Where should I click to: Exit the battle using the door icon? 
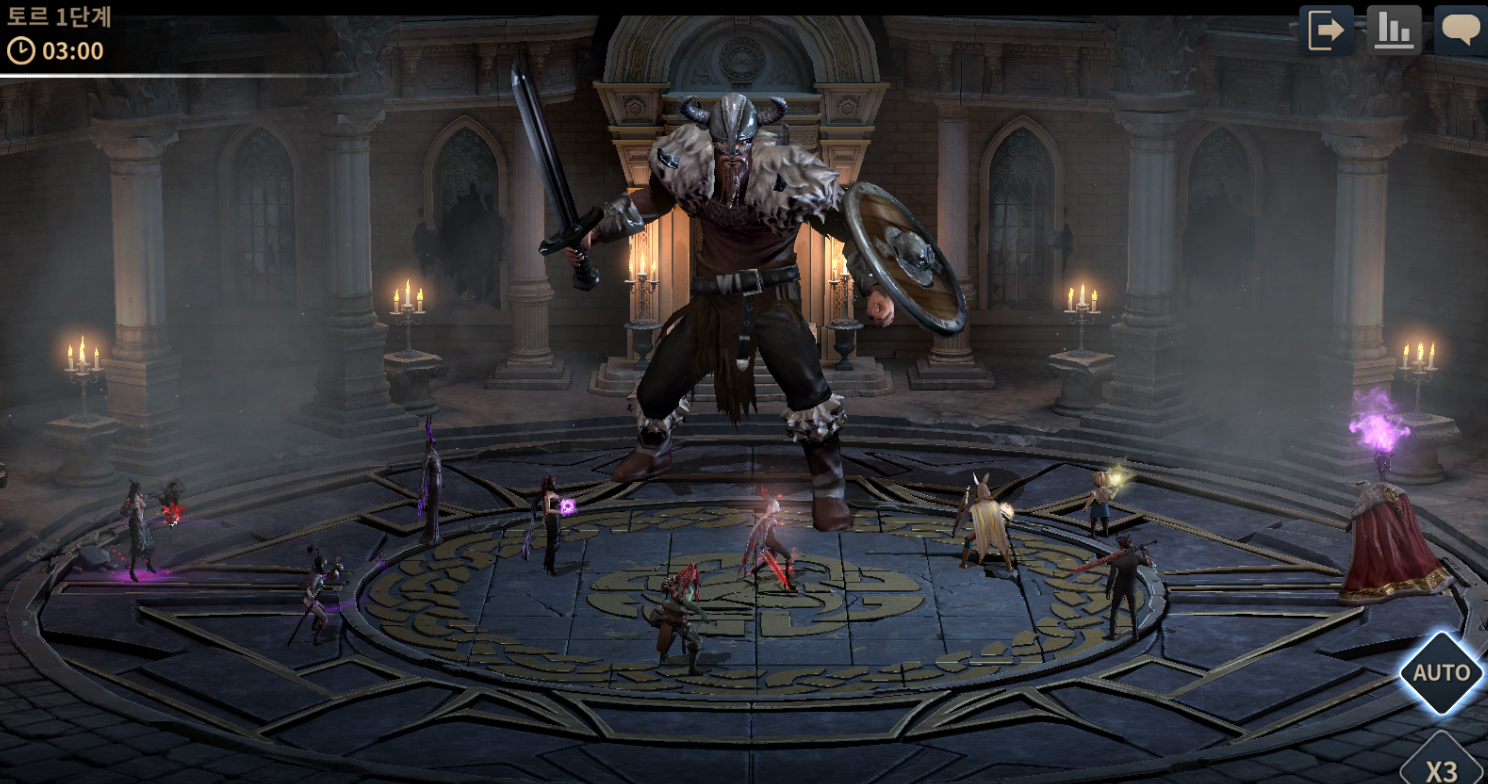1326,30
